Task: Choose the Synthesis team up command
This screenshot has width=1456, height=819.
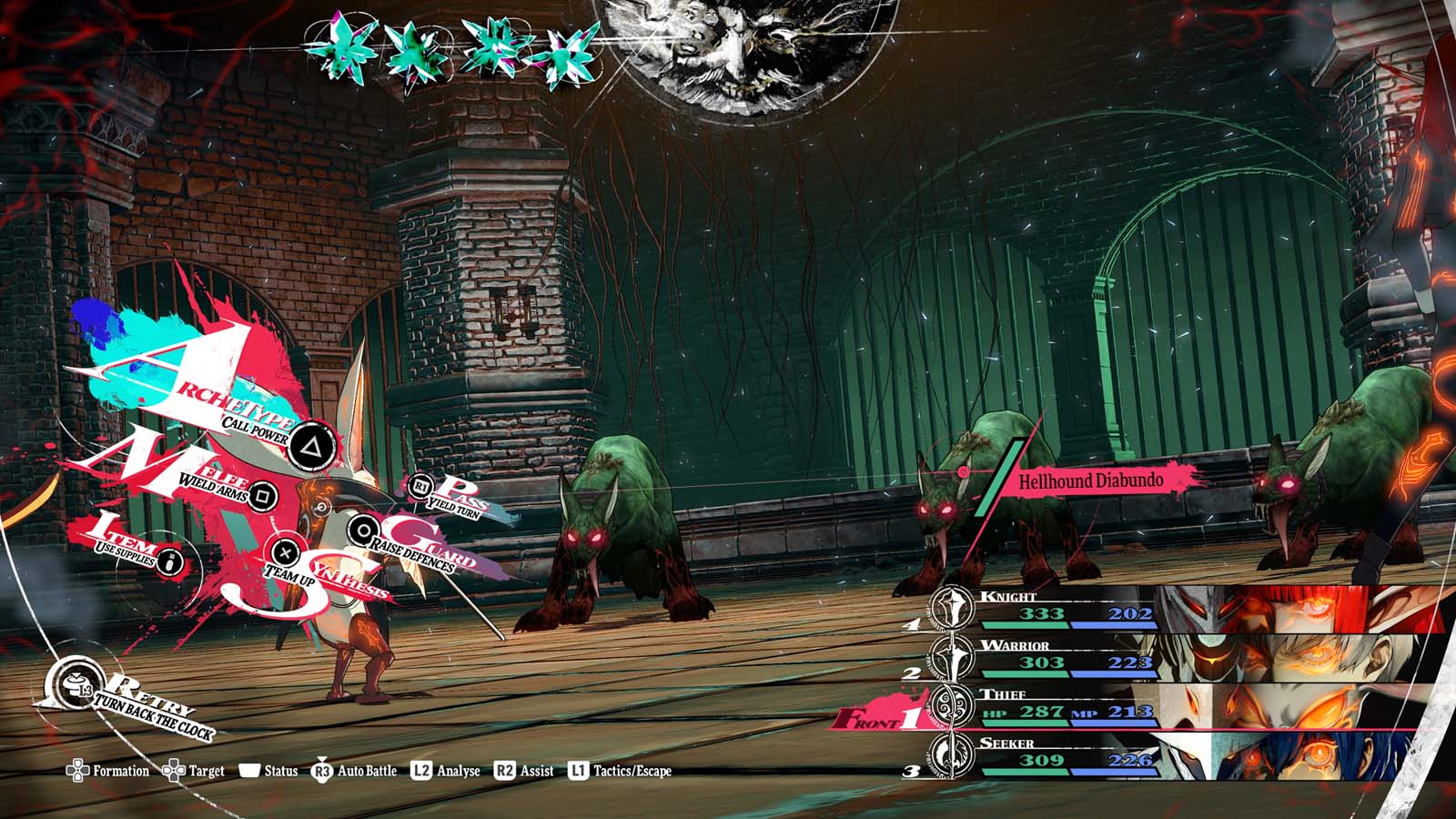Action: [x=286, y=551]
